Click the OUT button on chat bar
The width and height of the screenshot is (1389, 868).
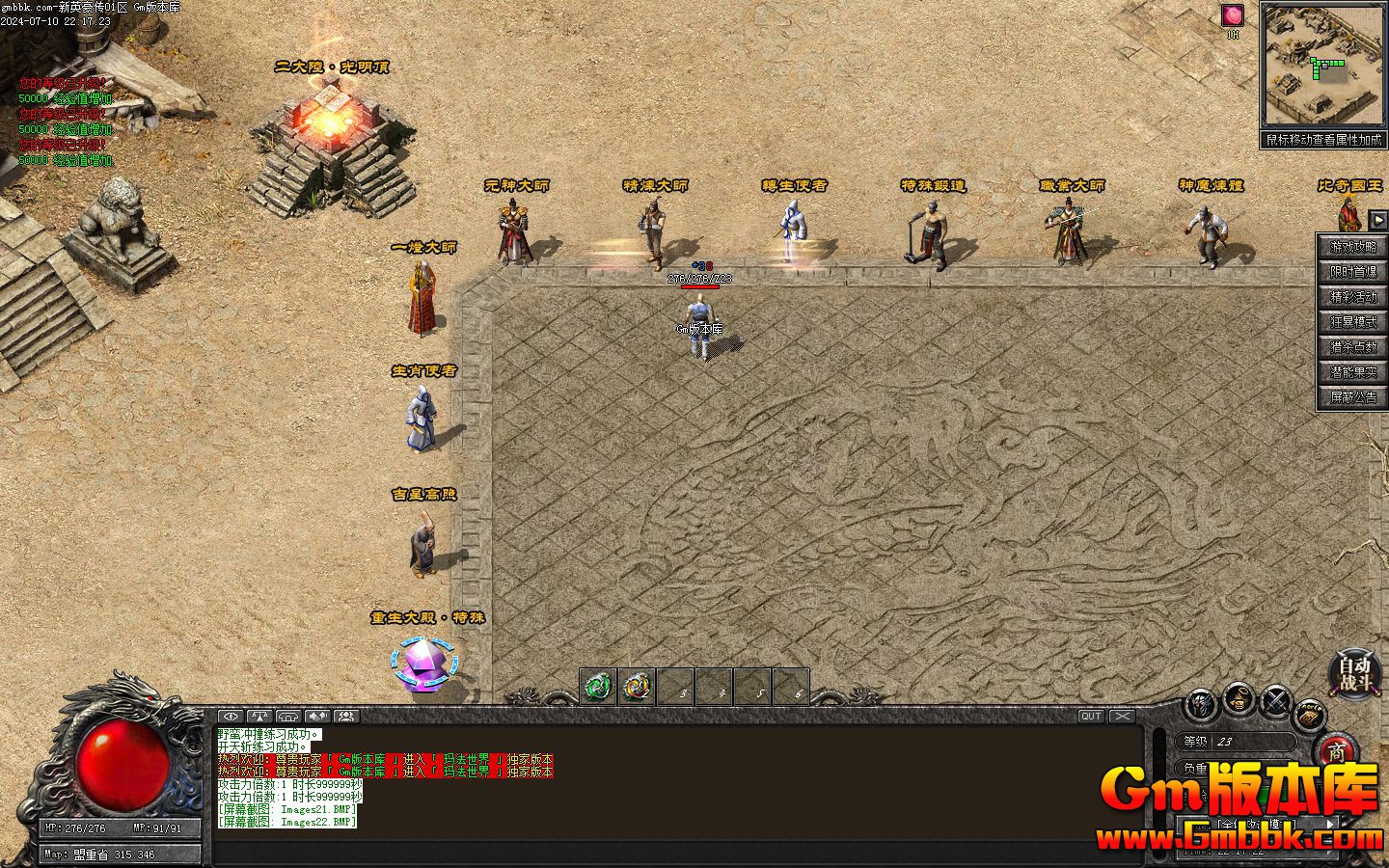coord(1091,717)
